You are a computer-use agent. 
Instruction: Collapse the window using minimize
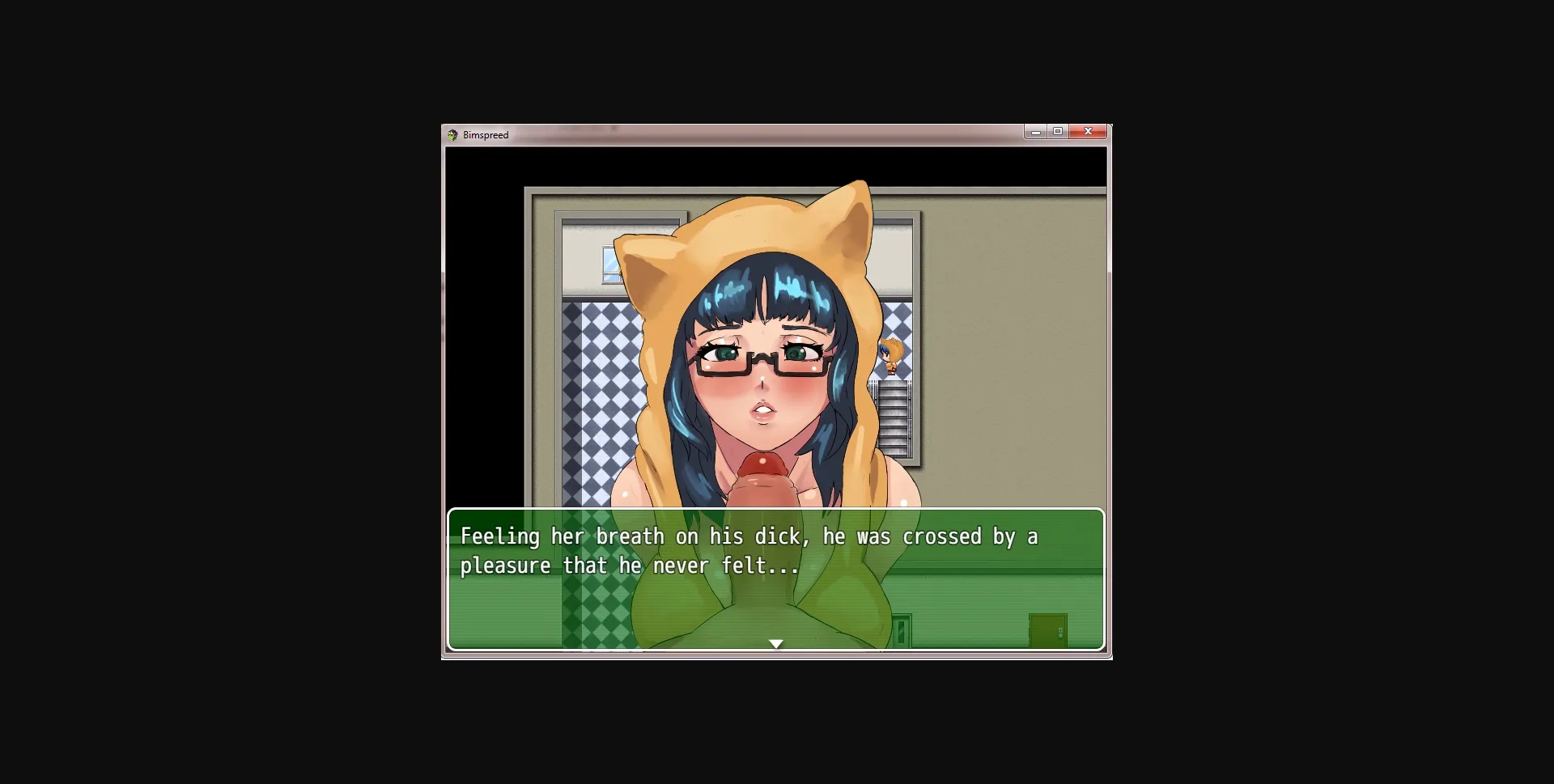1036,131
